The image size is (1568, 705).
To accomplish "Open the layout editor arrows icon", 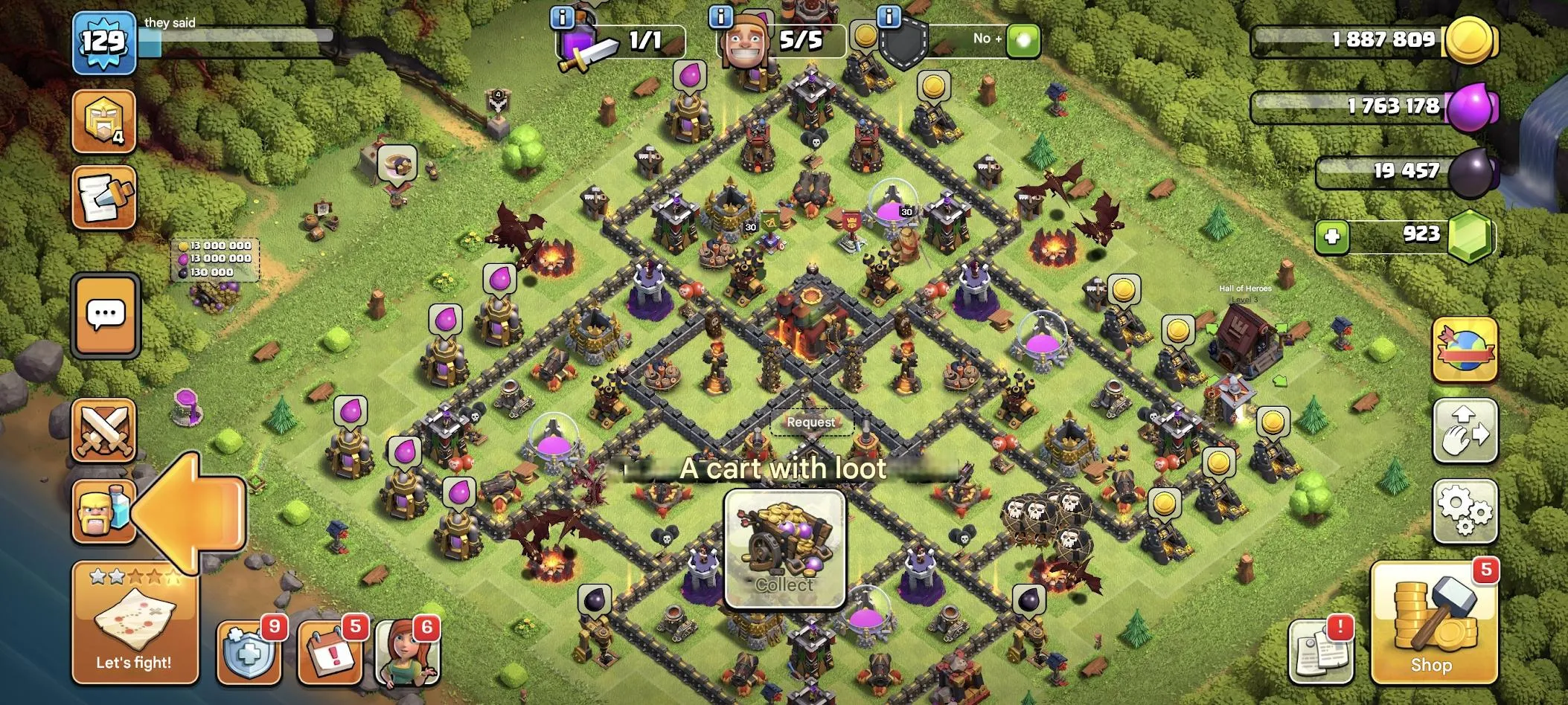I will [1464, 431].
